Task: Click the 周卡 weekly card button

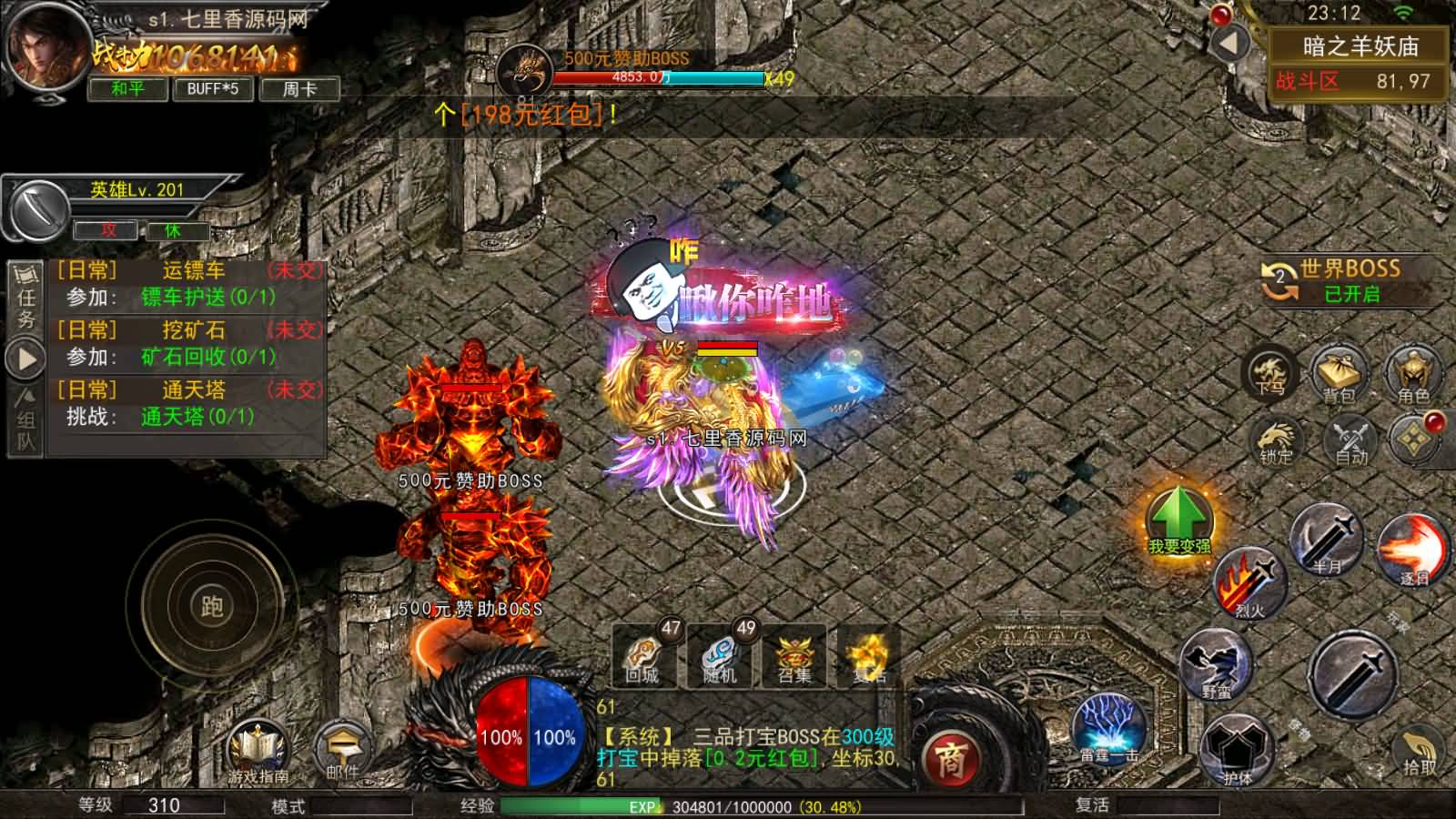Action: 299,89
